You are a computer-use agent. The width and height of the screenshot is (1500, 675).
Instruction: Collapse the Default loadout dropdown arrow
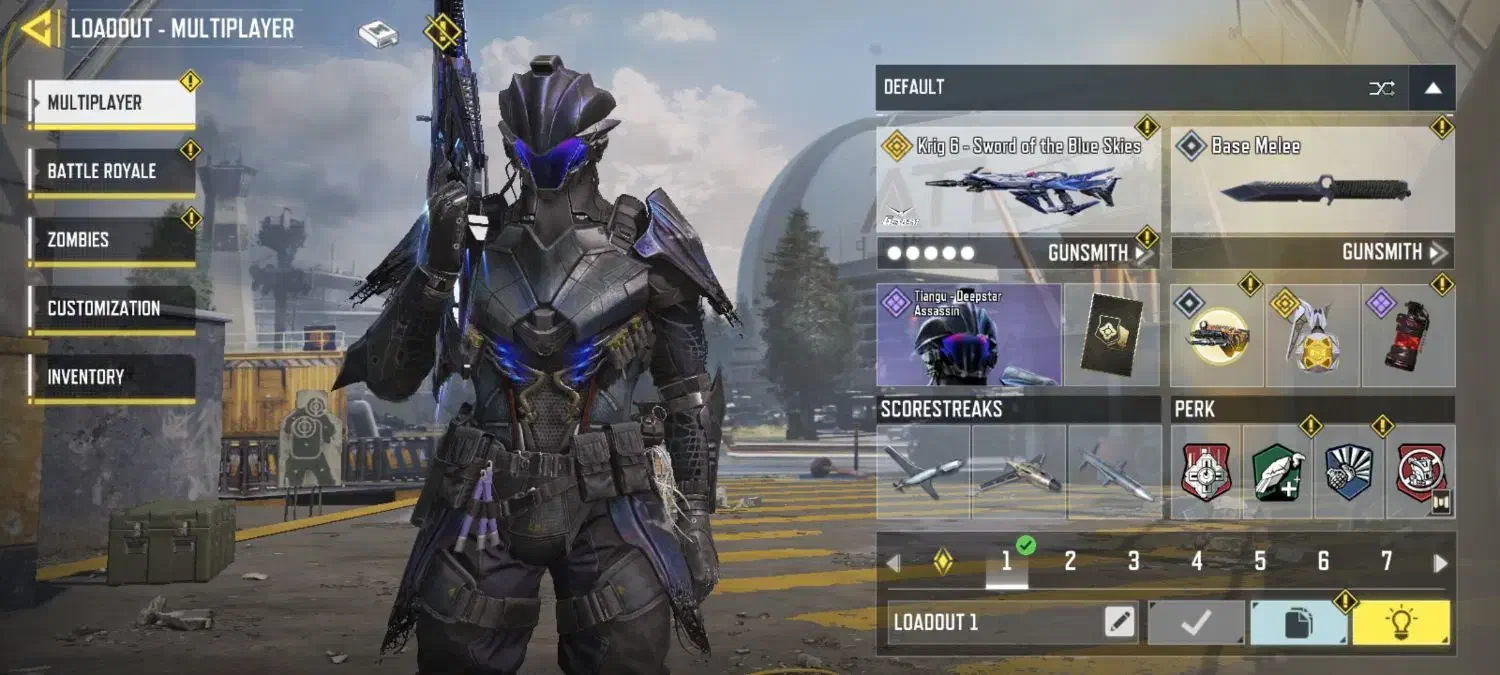point(1432,88)
